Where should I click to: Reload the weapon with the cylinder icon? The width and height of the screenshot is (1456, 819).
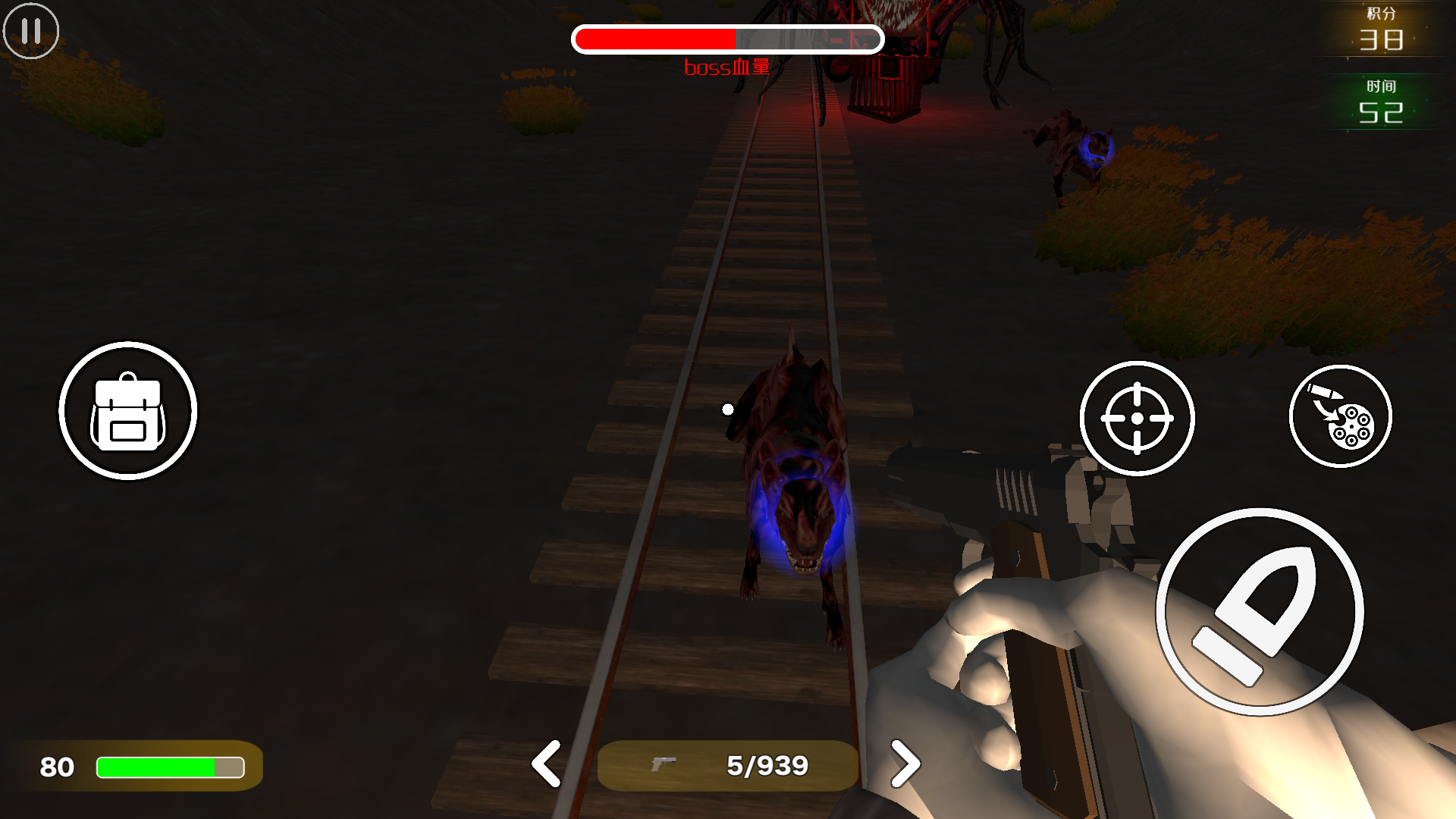coord(1340,416)
